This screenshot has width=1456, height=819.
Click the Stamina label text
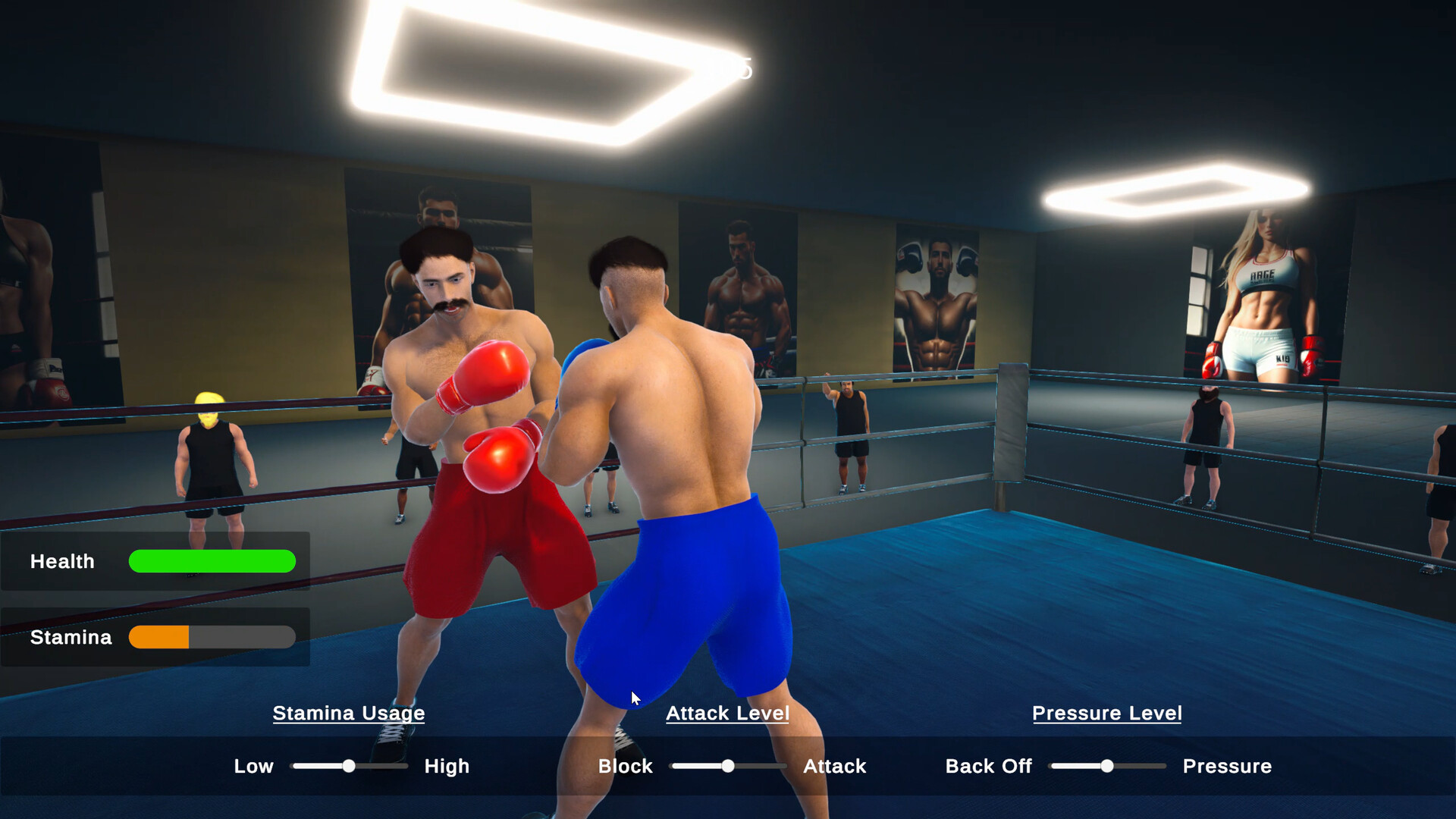(70, 638)
